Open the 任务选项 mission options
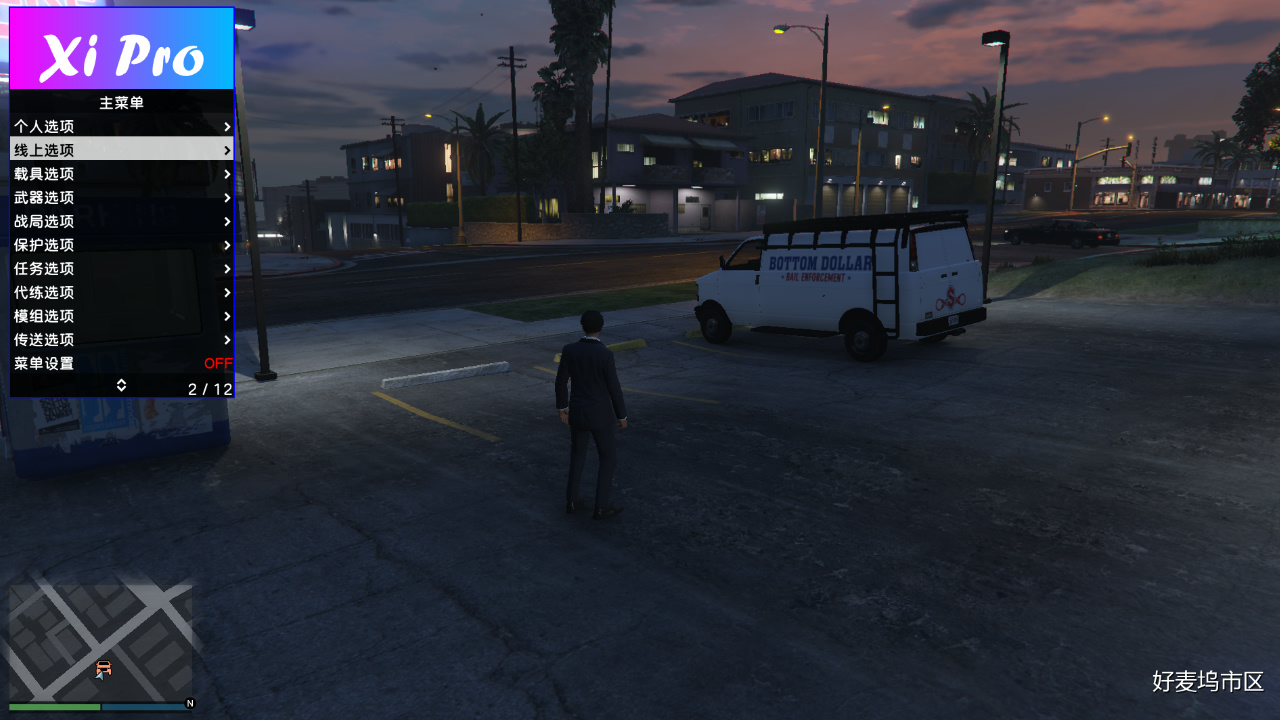The image size is (1280, 720). tap(121, 269)
